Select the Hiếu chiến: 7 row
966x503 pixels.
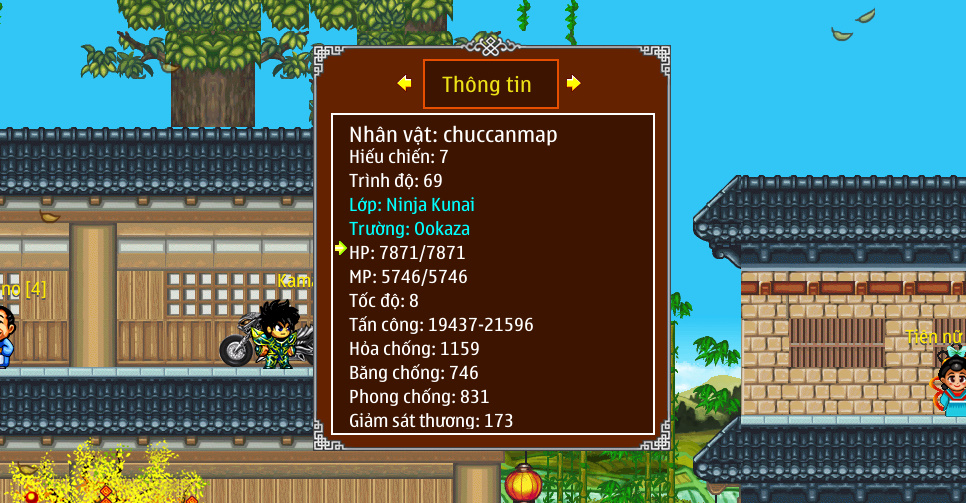399,157
